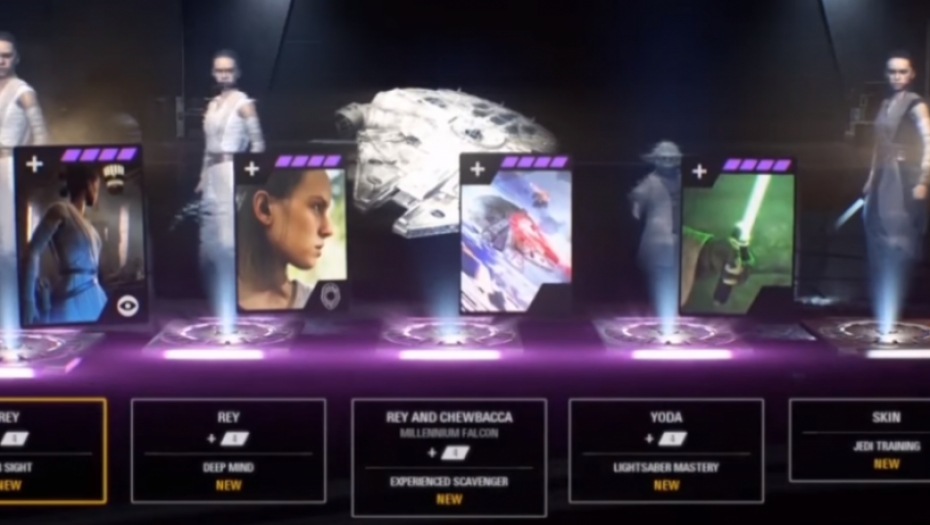Select Yoda's green lightsaber star card

coord(738,236)
